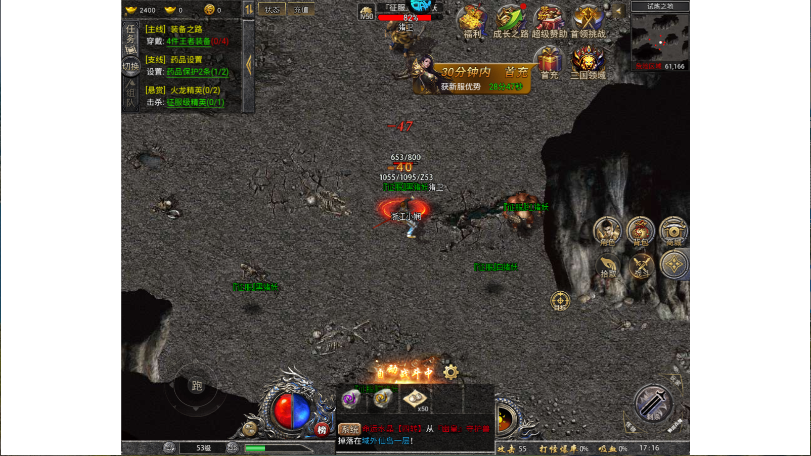The width and height of the screenshot is (811, 456).
Task: Open the 背包 bag button
Action: (640, 230)
